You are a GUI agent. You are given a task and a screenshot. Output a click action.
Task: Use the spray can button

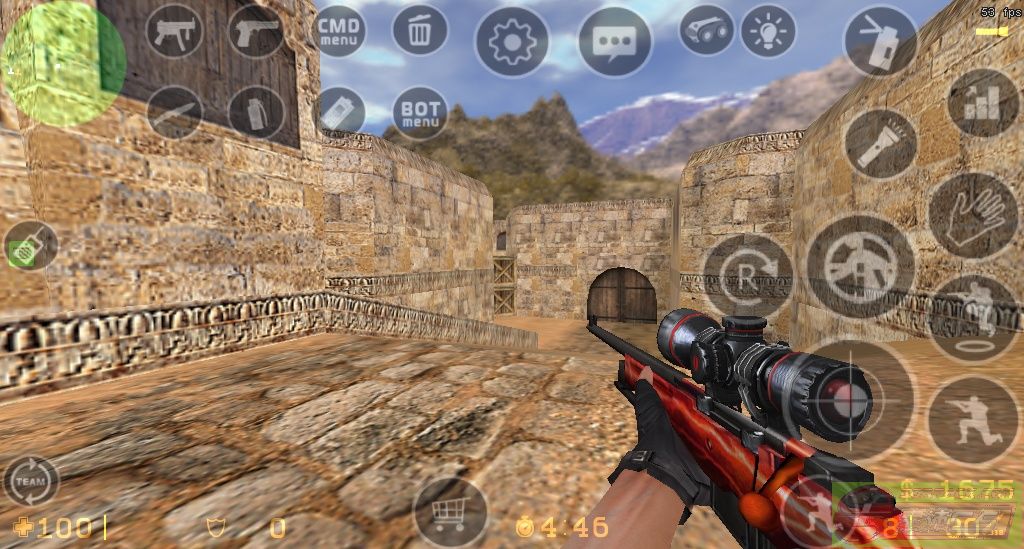(x=881, y=42)
